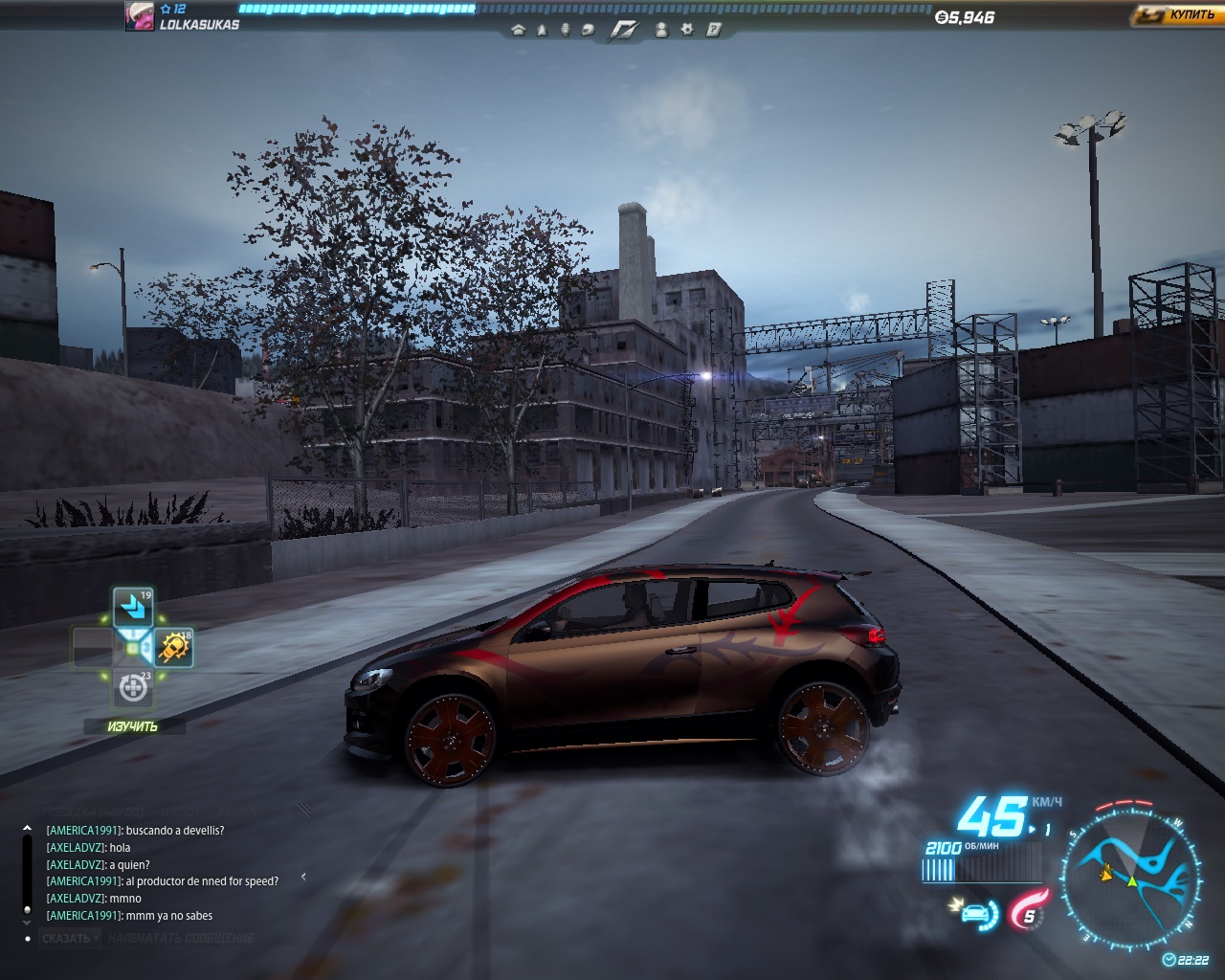Click the СКАЗАТЬ chat channel selector
Screen dimensions: 1225x980
pos(67,938)
